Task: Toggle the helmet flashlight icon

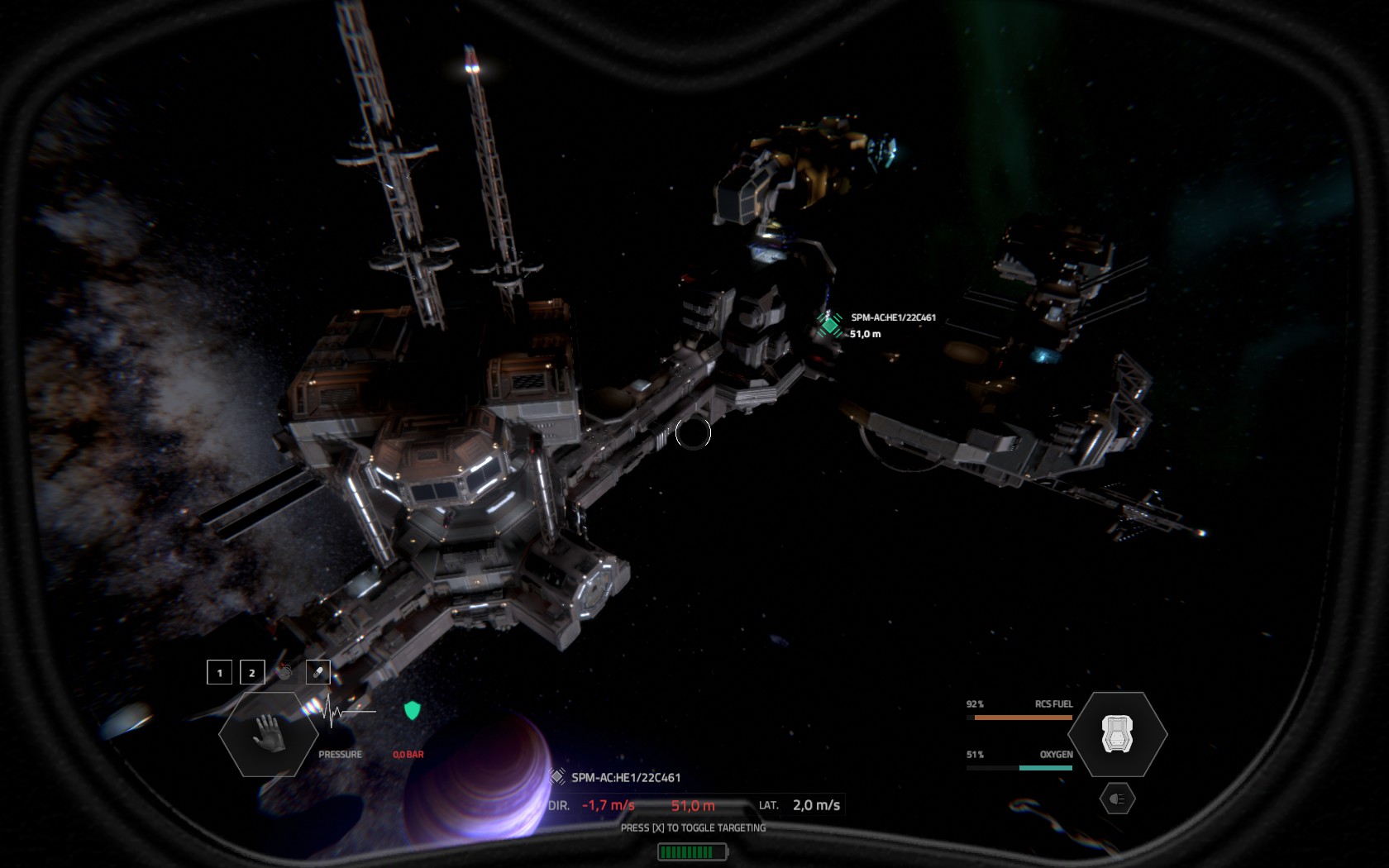Action: click(x=1117, y=799)
